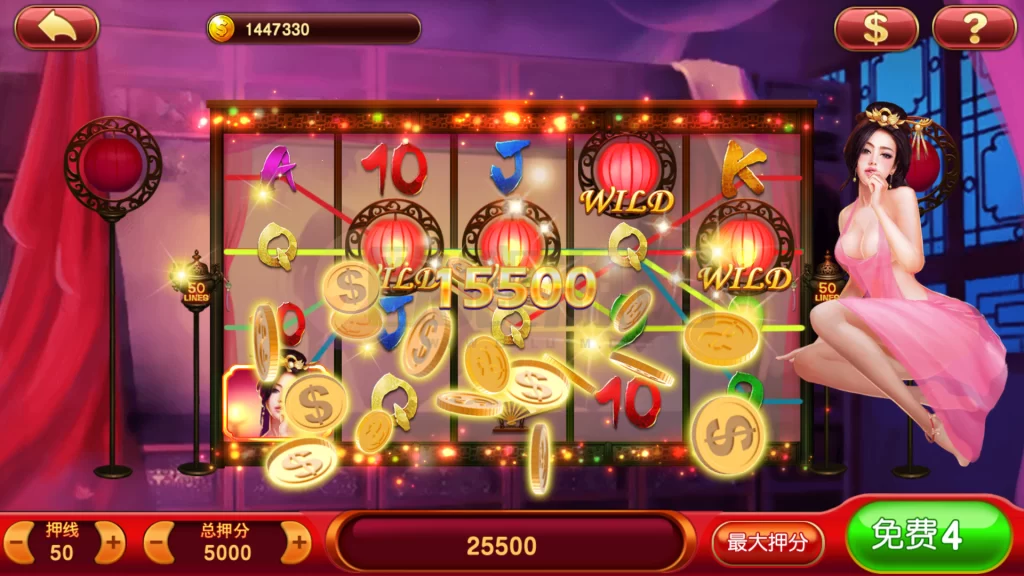Increase the 押线 bet lines value
Image resolution: width=1024 pixels, height=576 pixels.
(x=109, y=544)
